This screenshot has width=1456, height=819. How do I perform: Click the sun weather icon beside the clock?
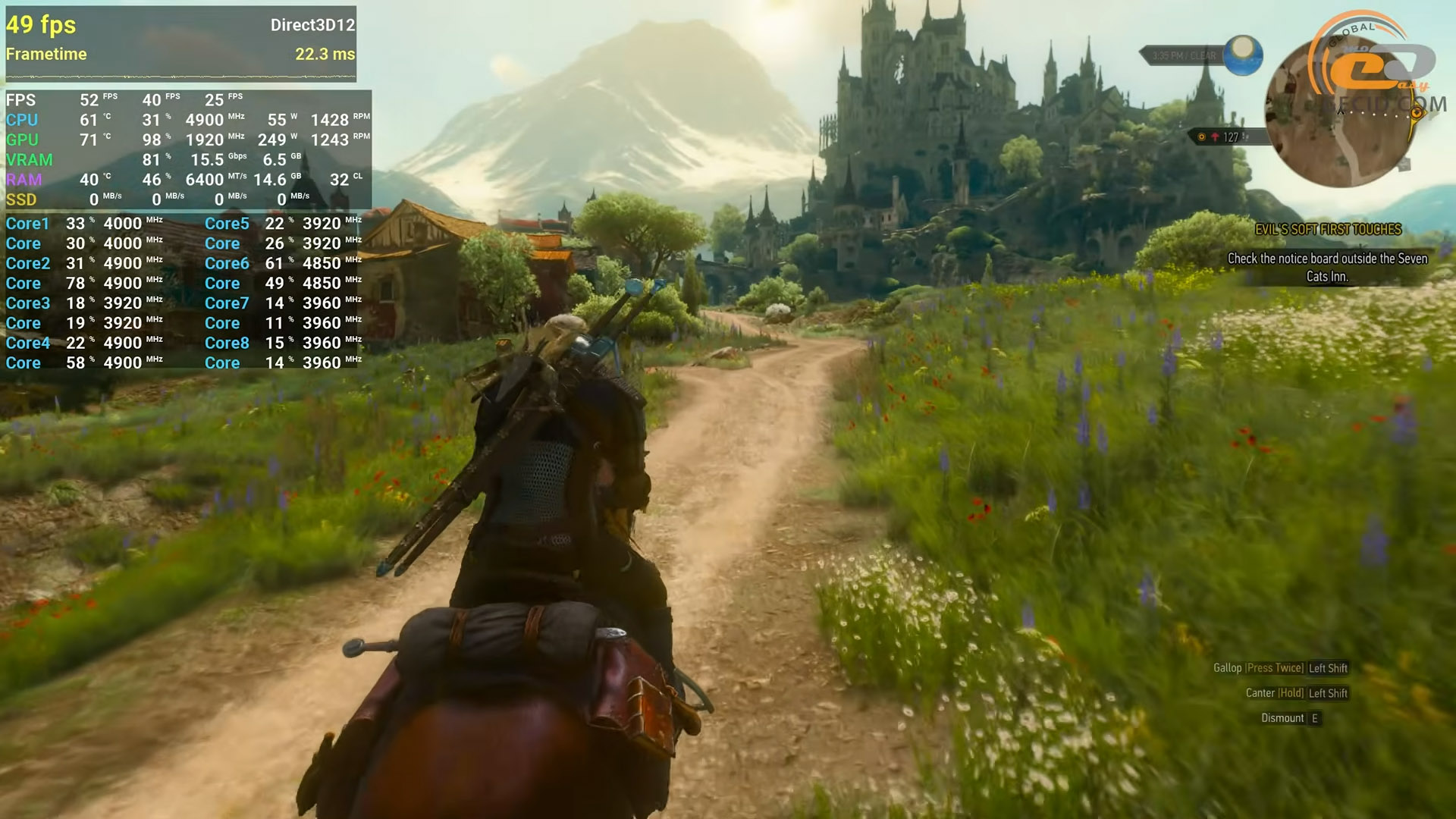click(1242, 55)
